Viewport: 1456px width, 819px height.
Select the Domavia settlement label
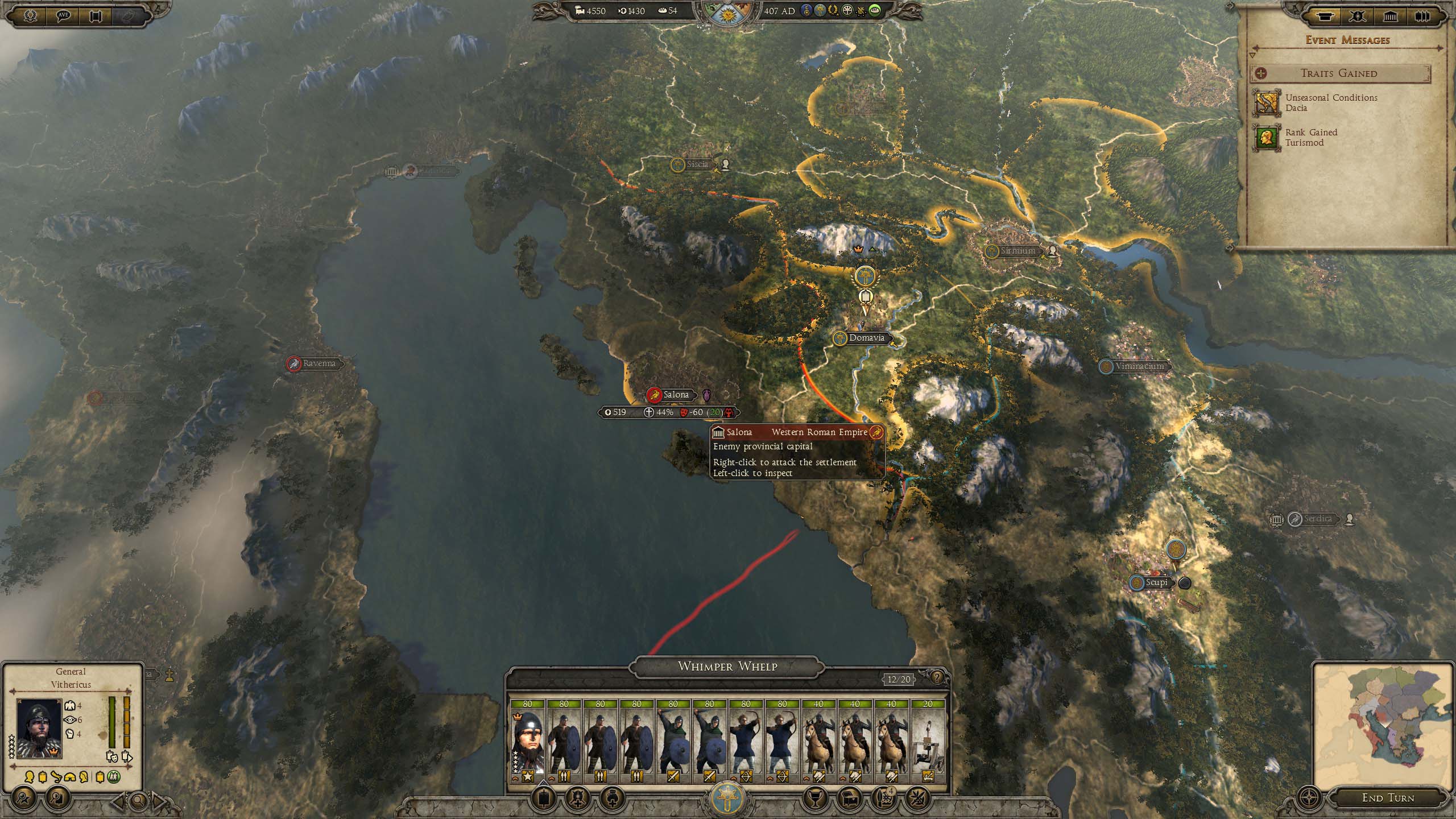pyautogui.click(x=866, y=338)
